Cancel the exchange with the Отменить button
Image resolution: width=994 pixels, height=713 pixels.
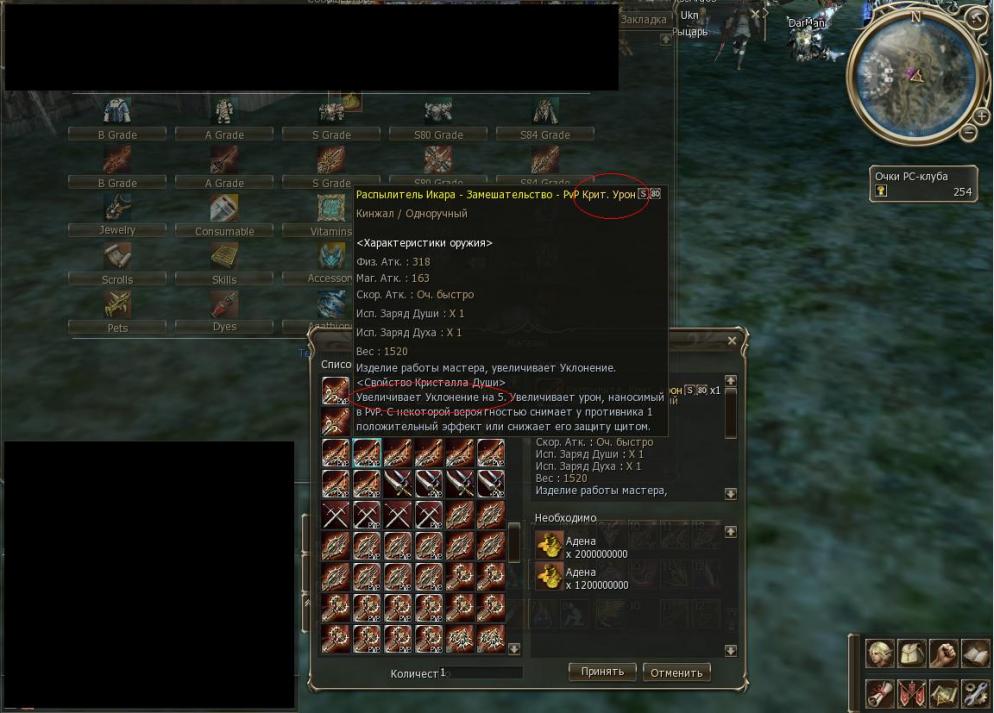coord(676,672)
